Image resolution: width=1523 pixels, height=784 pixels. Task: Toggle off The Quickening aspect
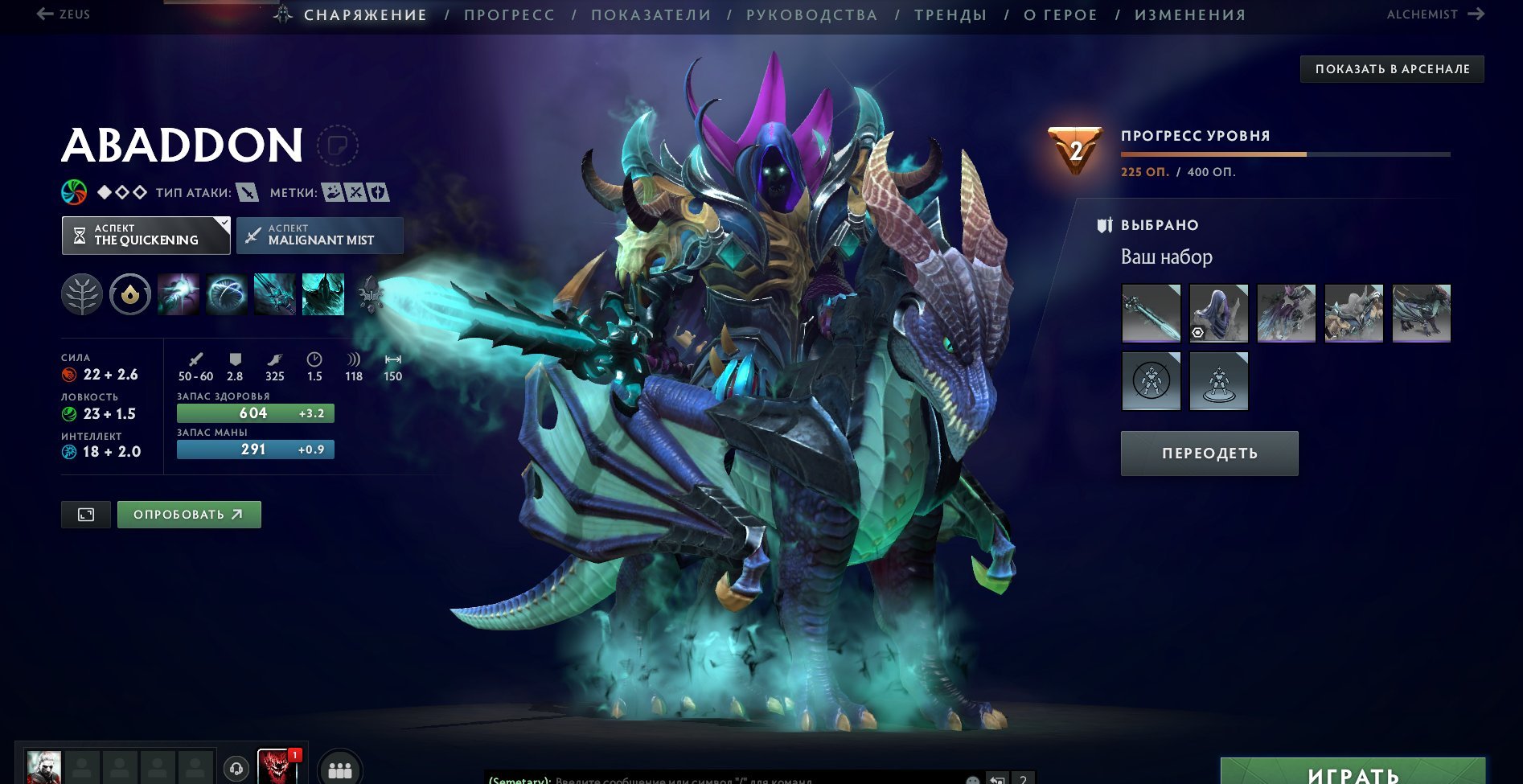[145, 236]
